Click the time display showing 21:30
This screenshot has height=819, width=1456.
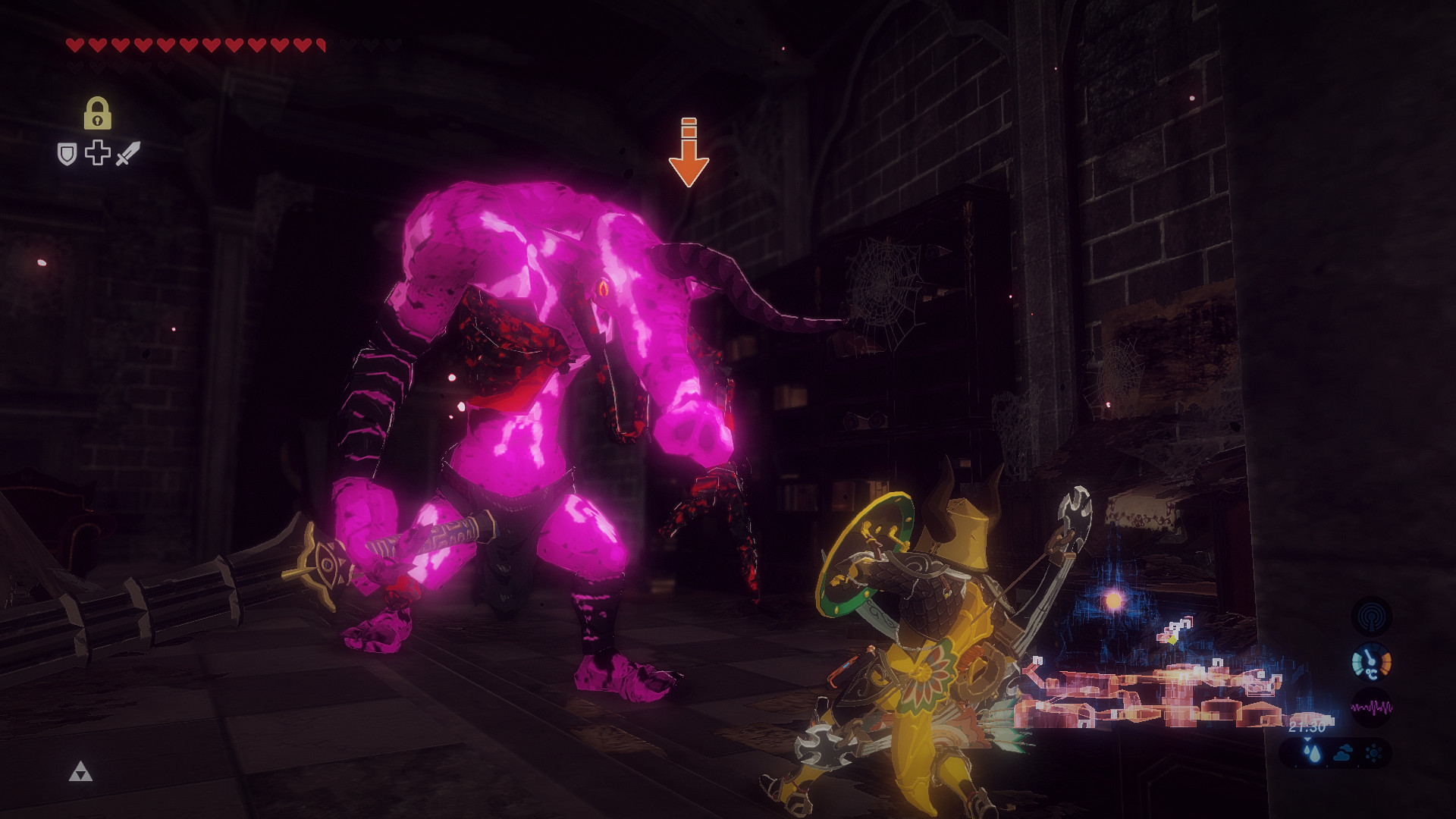(1307, 726)
